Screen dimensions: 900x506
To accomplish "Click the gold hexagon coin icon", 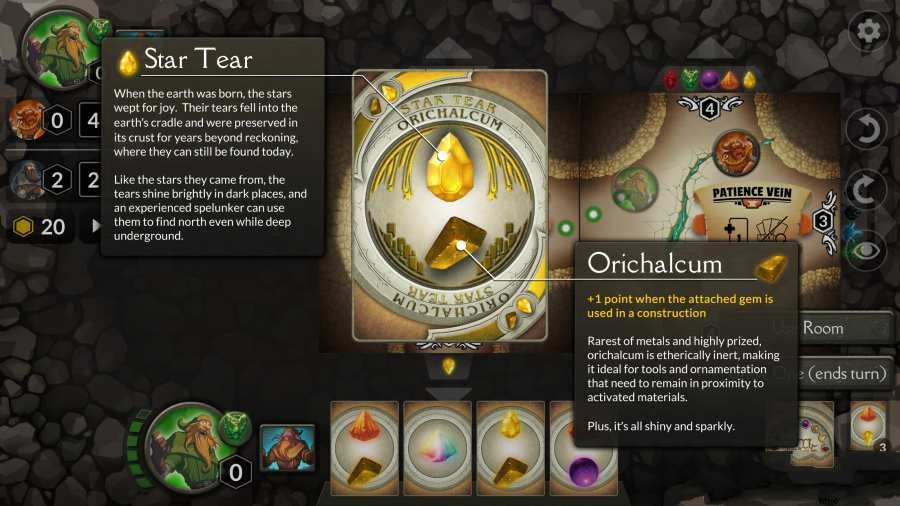I will (22, 227).
